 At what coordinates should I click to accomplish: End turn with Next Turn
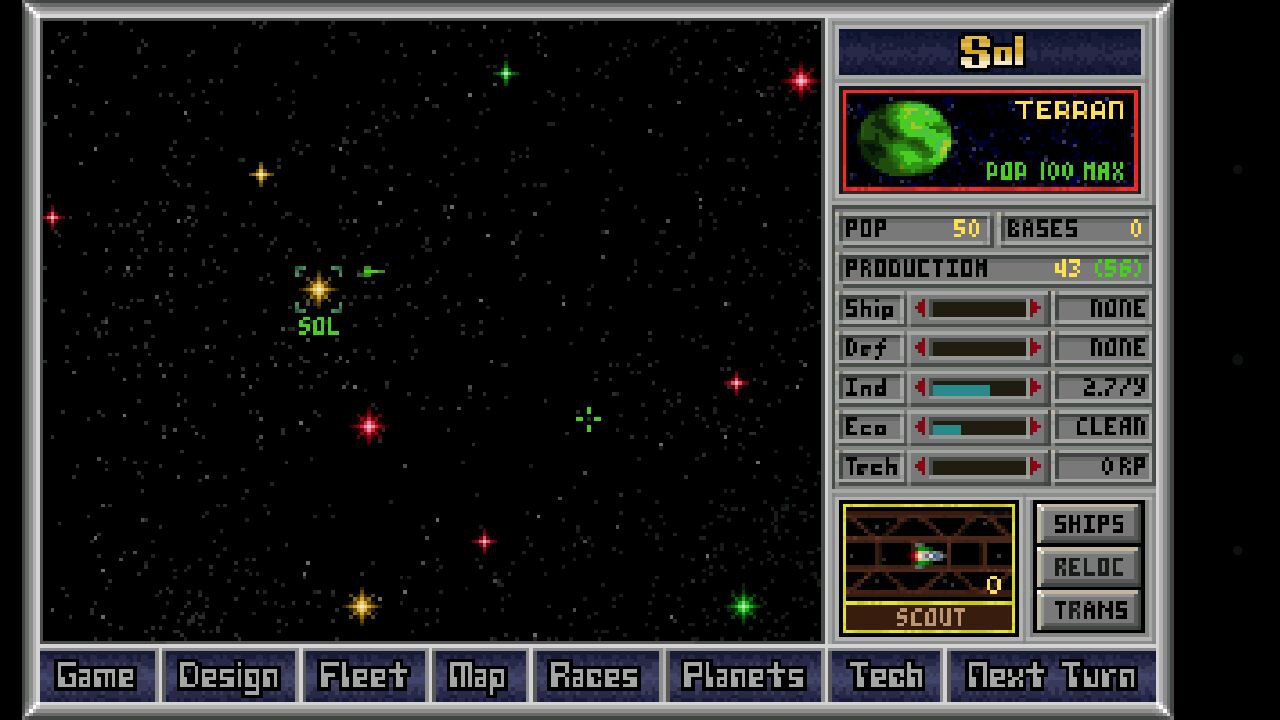point(1051,676)
